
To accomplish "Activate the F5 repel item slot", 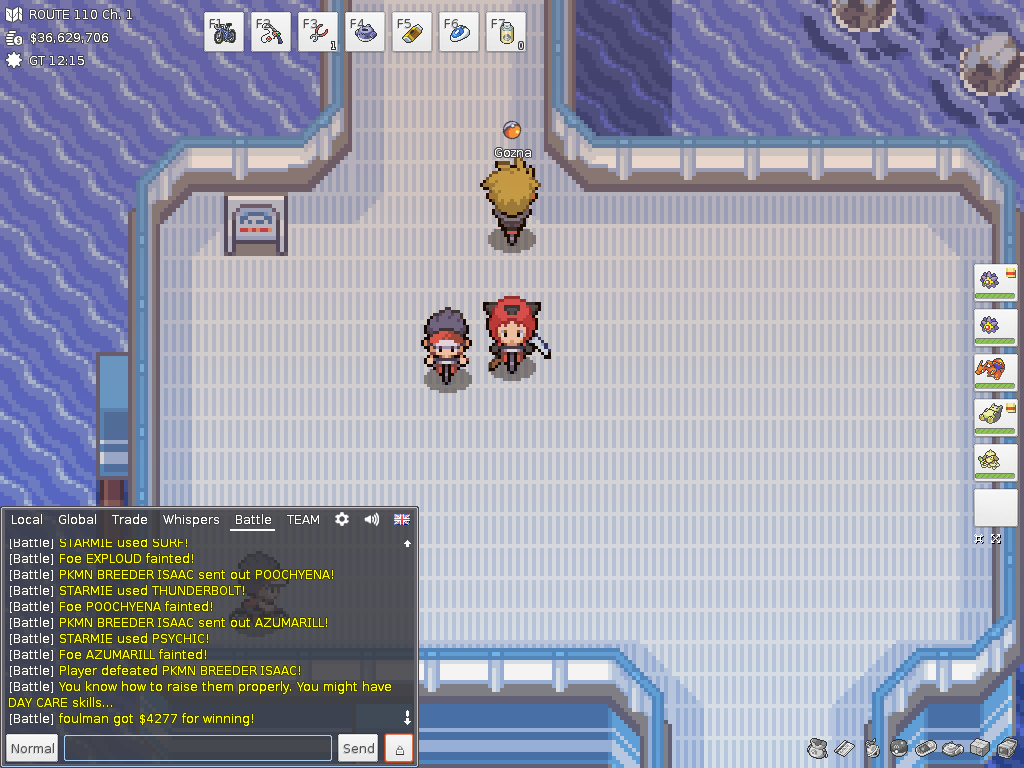I will (412, 32).
